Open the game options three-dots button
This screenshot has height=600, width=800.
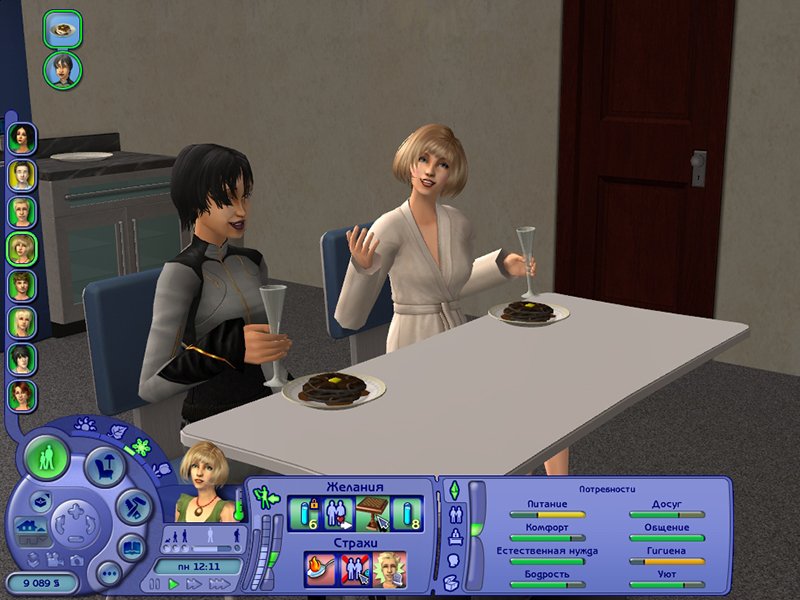pos(109,574)
